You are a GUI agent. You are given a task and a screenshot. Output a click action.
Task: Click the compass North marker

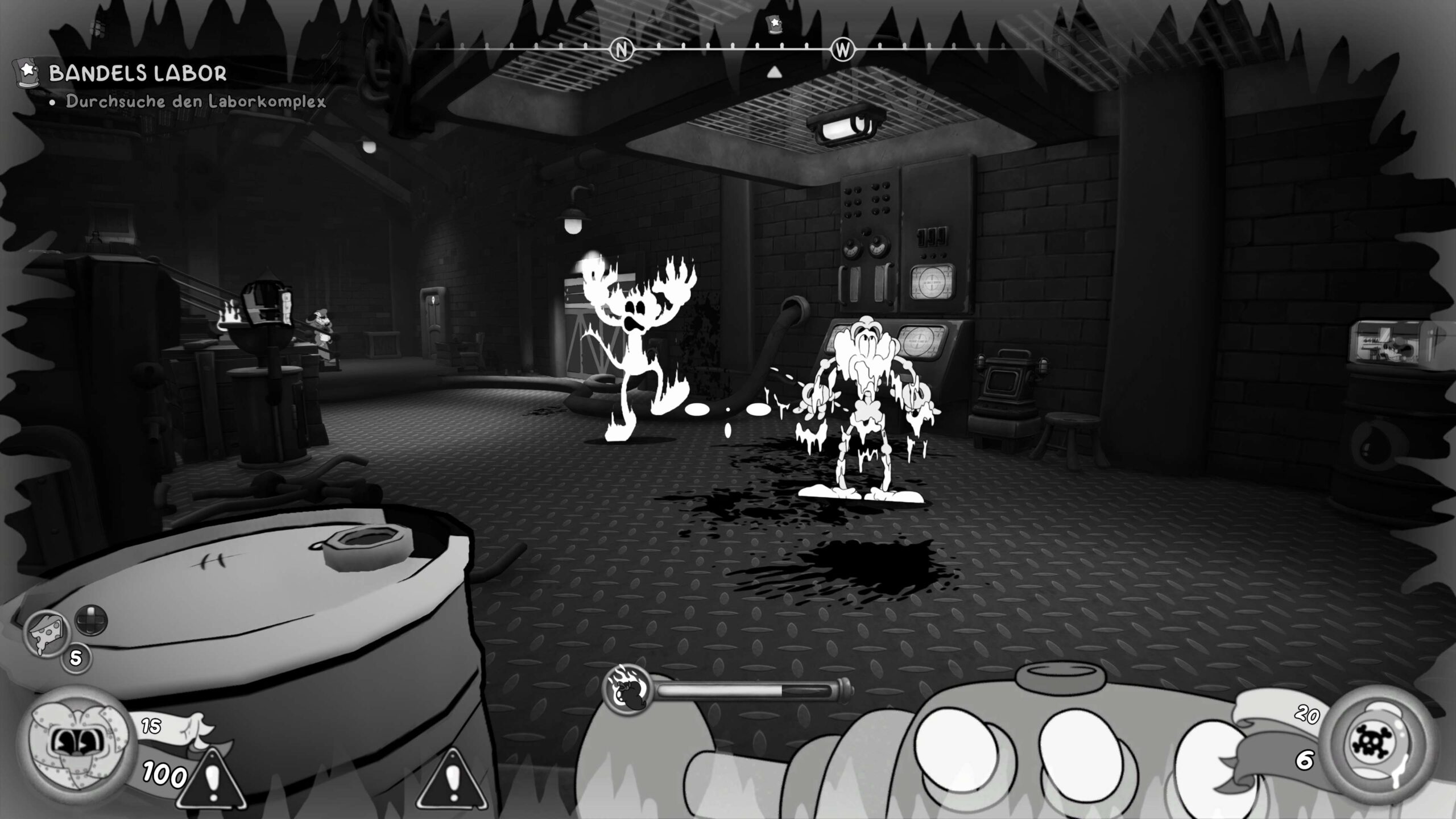pos(621,50)
